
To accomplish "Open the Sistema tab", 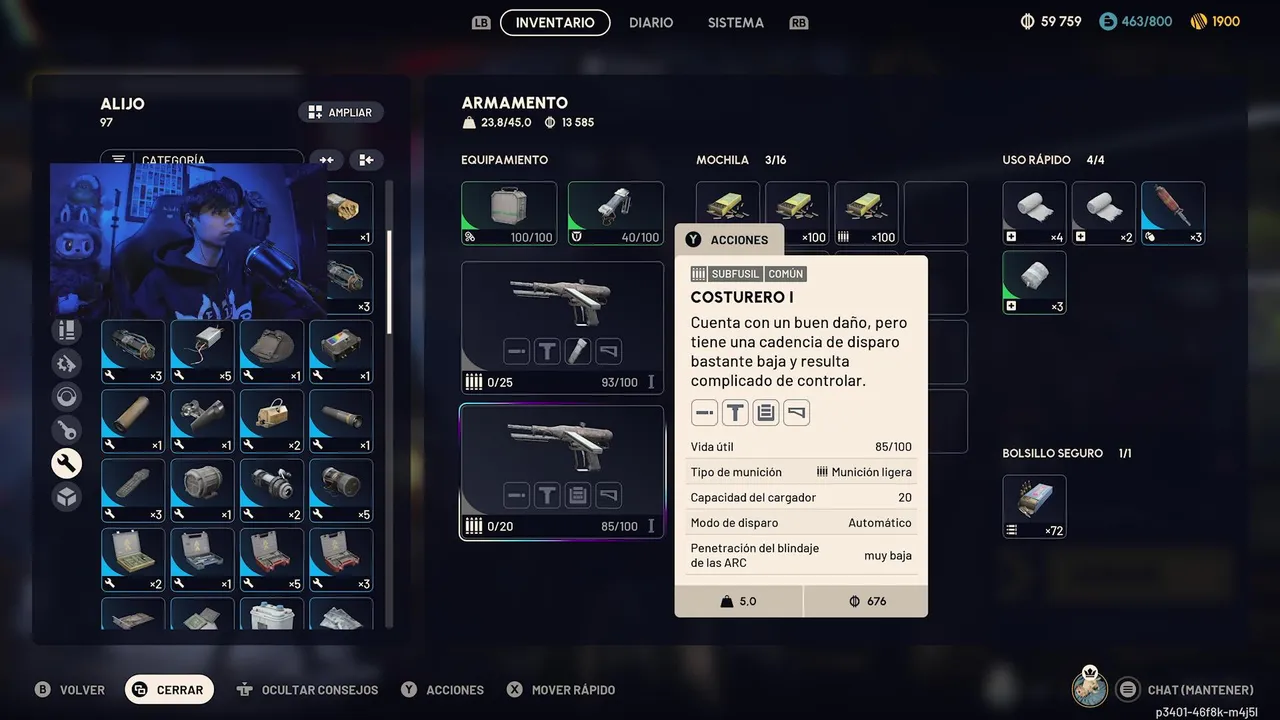I will (735, 22).
